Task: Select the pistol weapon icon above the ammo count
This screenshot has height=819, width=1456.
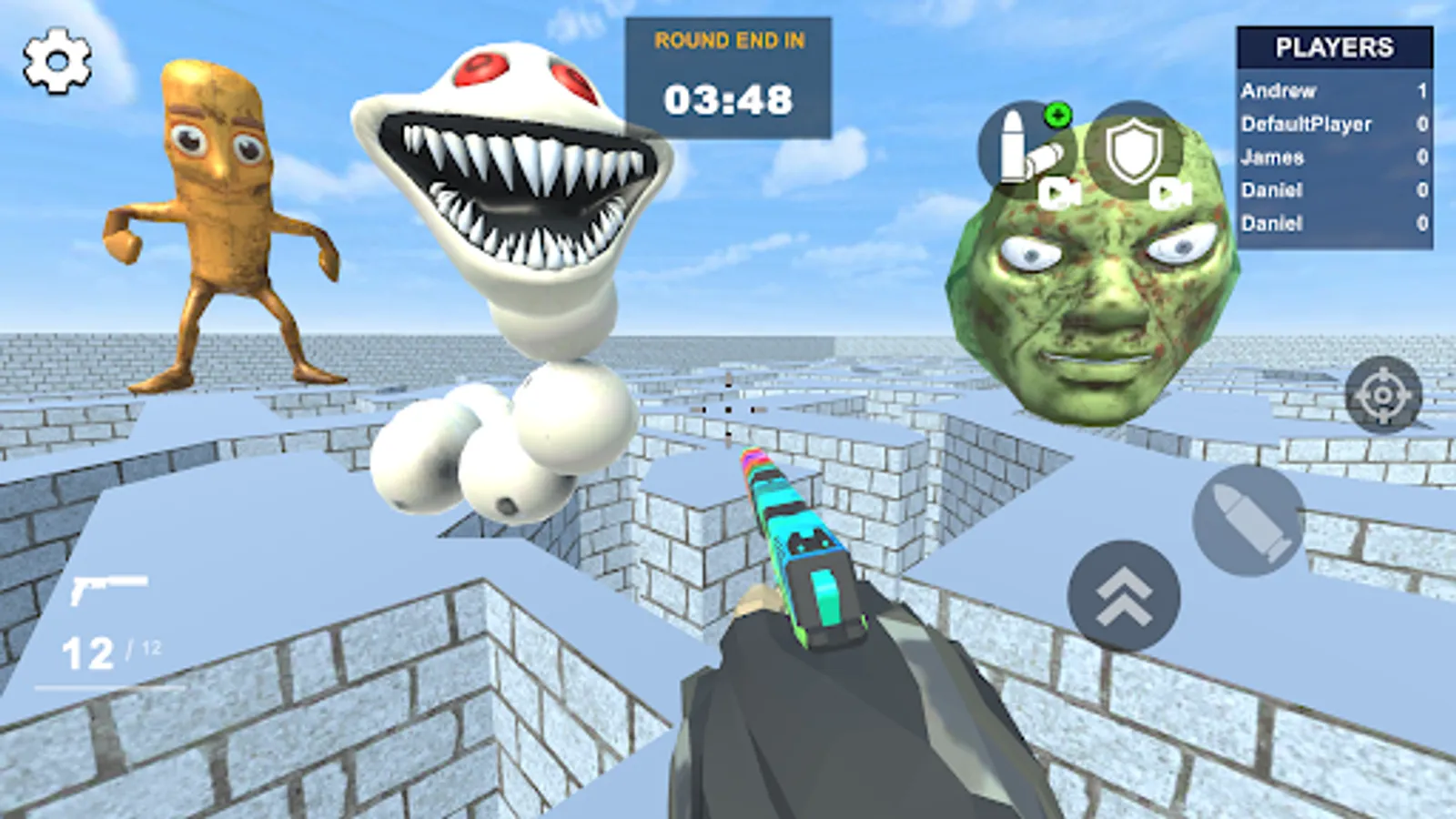Action: (x=111, y=588)
